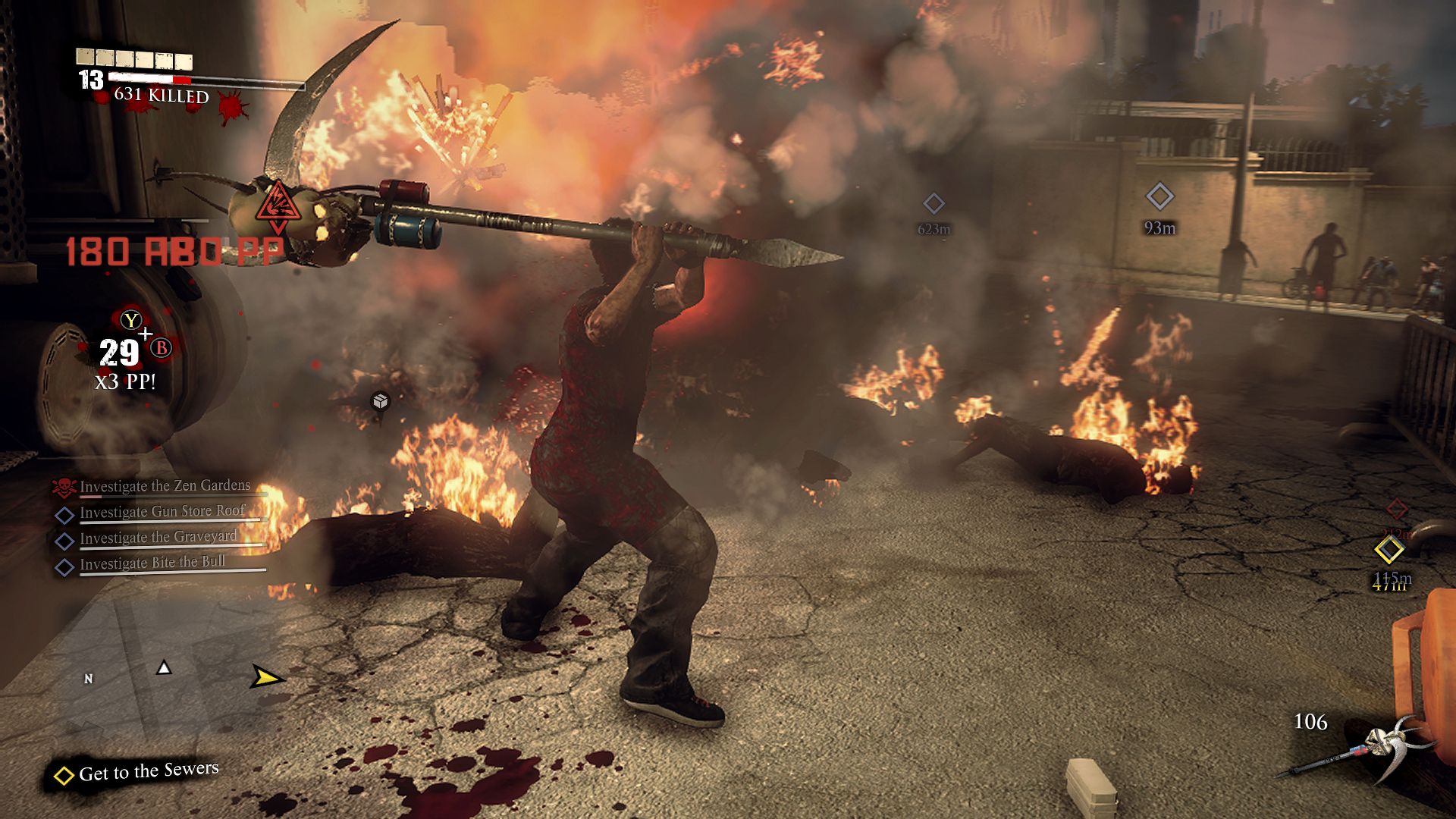1456x819 pixels.
Task: Select the 623m waypoint diamond marker
Action: pyautogui.click(x=934, y=203)
